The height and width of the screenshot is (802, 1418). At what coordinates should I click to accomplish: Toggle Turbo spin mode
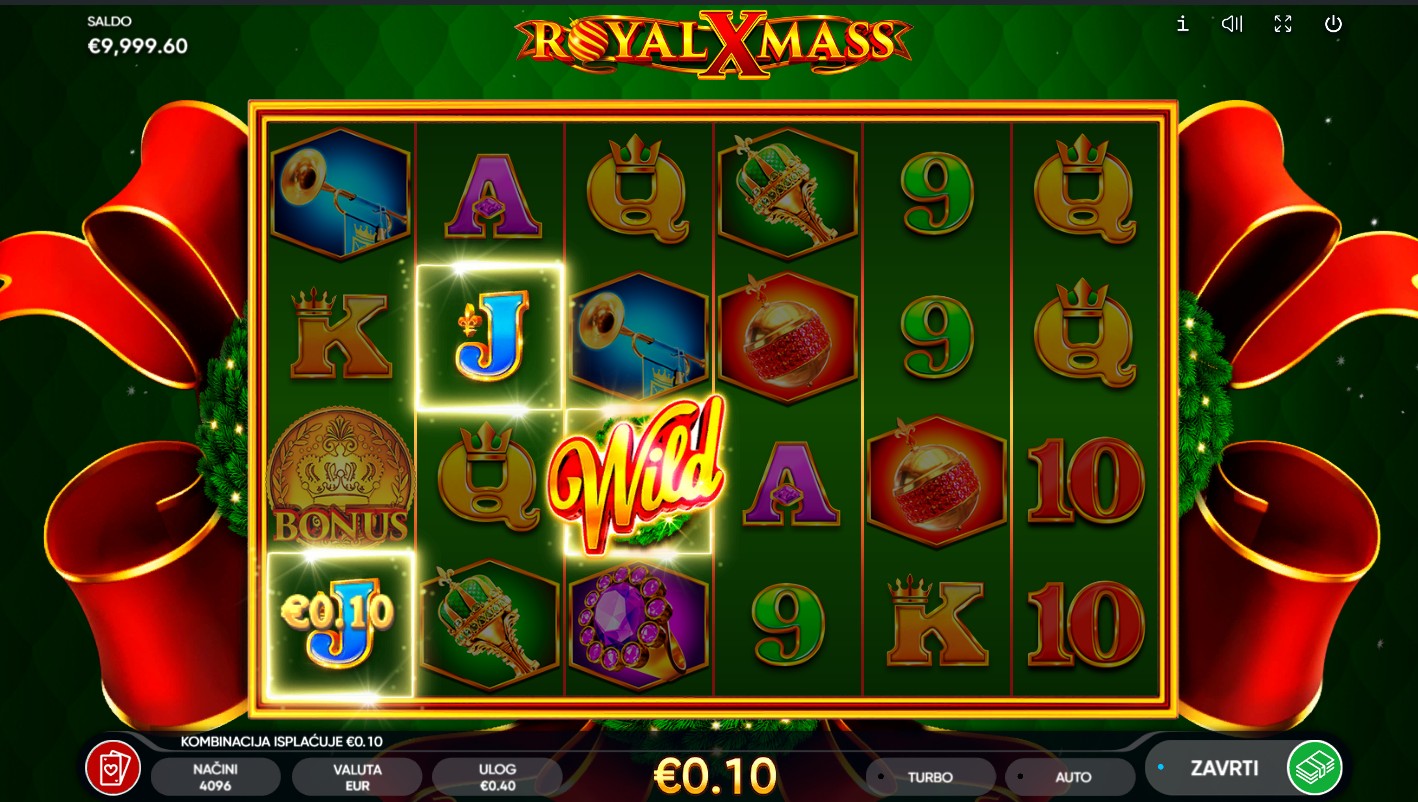[930, 777]
